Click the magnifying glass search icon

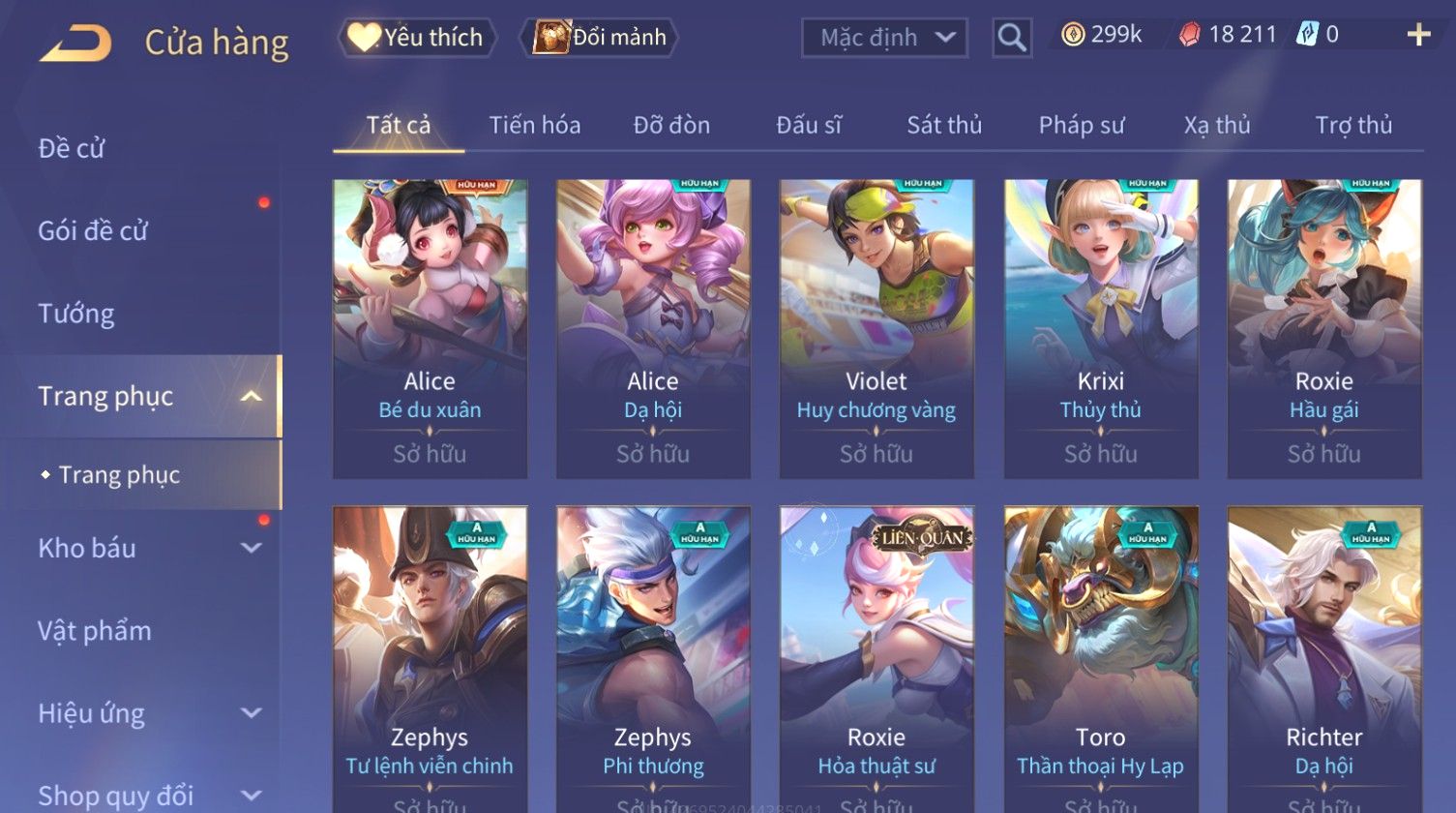tap(1012, 38)
